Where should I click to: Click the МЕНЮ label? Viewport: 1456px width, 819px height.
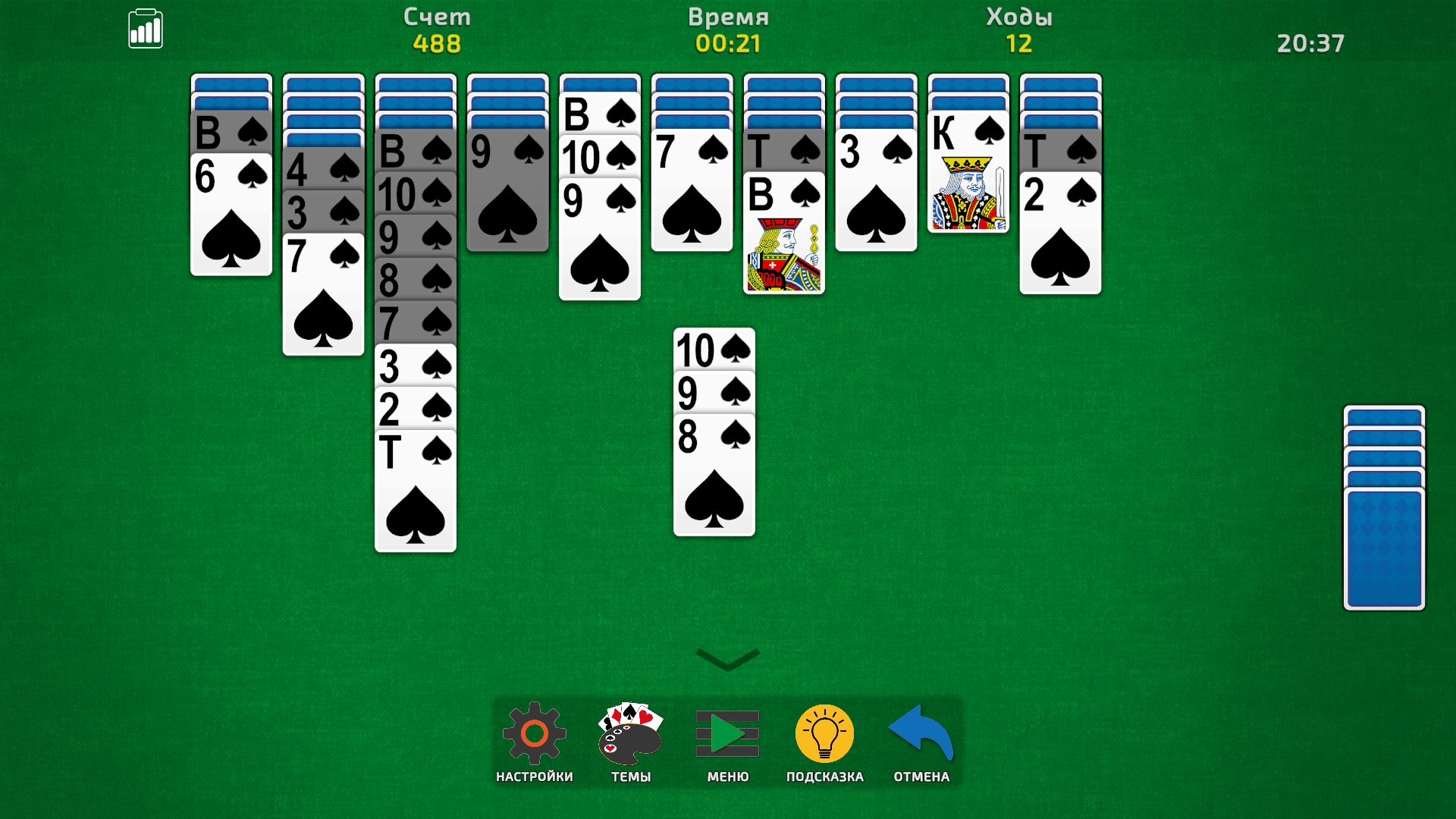(726, 776)
